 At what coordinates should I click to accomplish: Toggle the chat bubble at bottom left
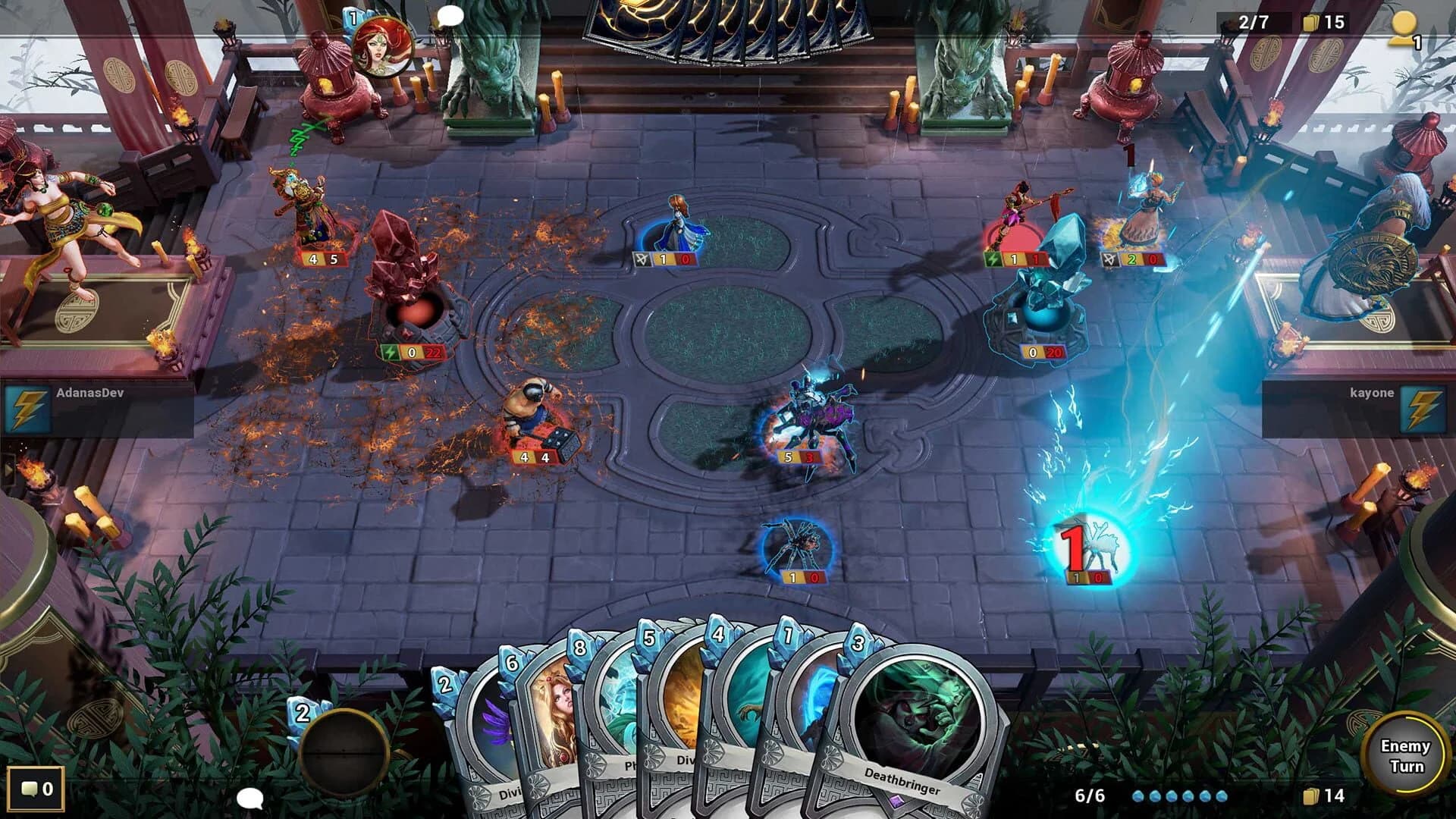(x=250, y=798)
